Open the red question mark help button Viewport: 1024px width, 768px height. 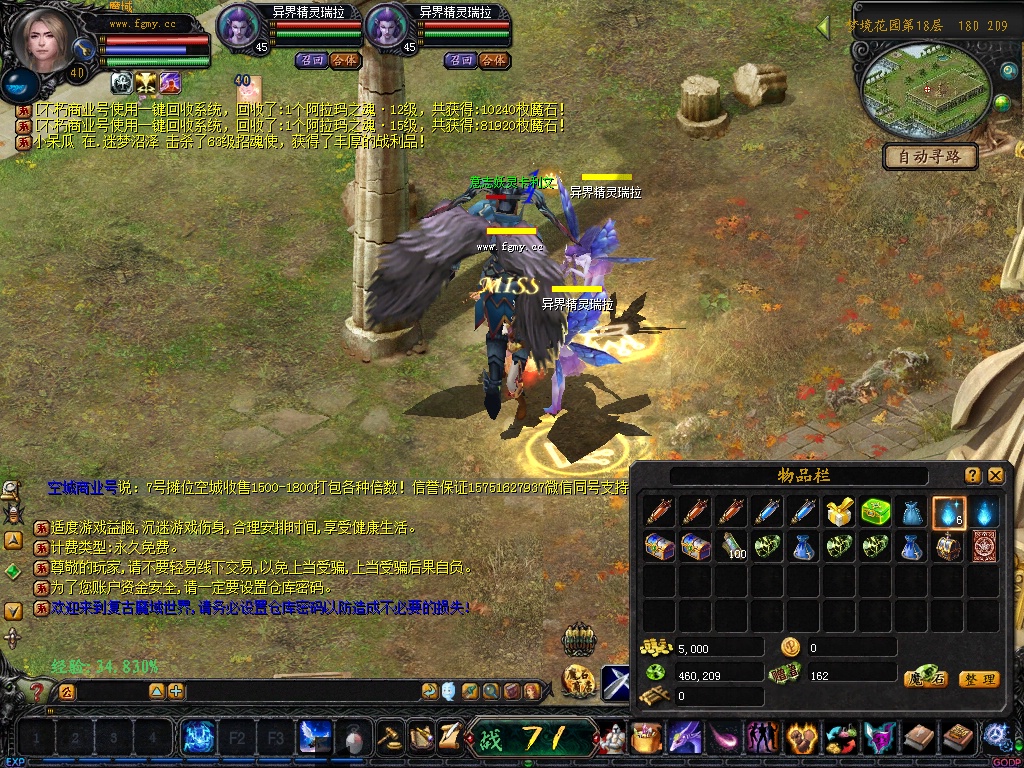[37, 691]
